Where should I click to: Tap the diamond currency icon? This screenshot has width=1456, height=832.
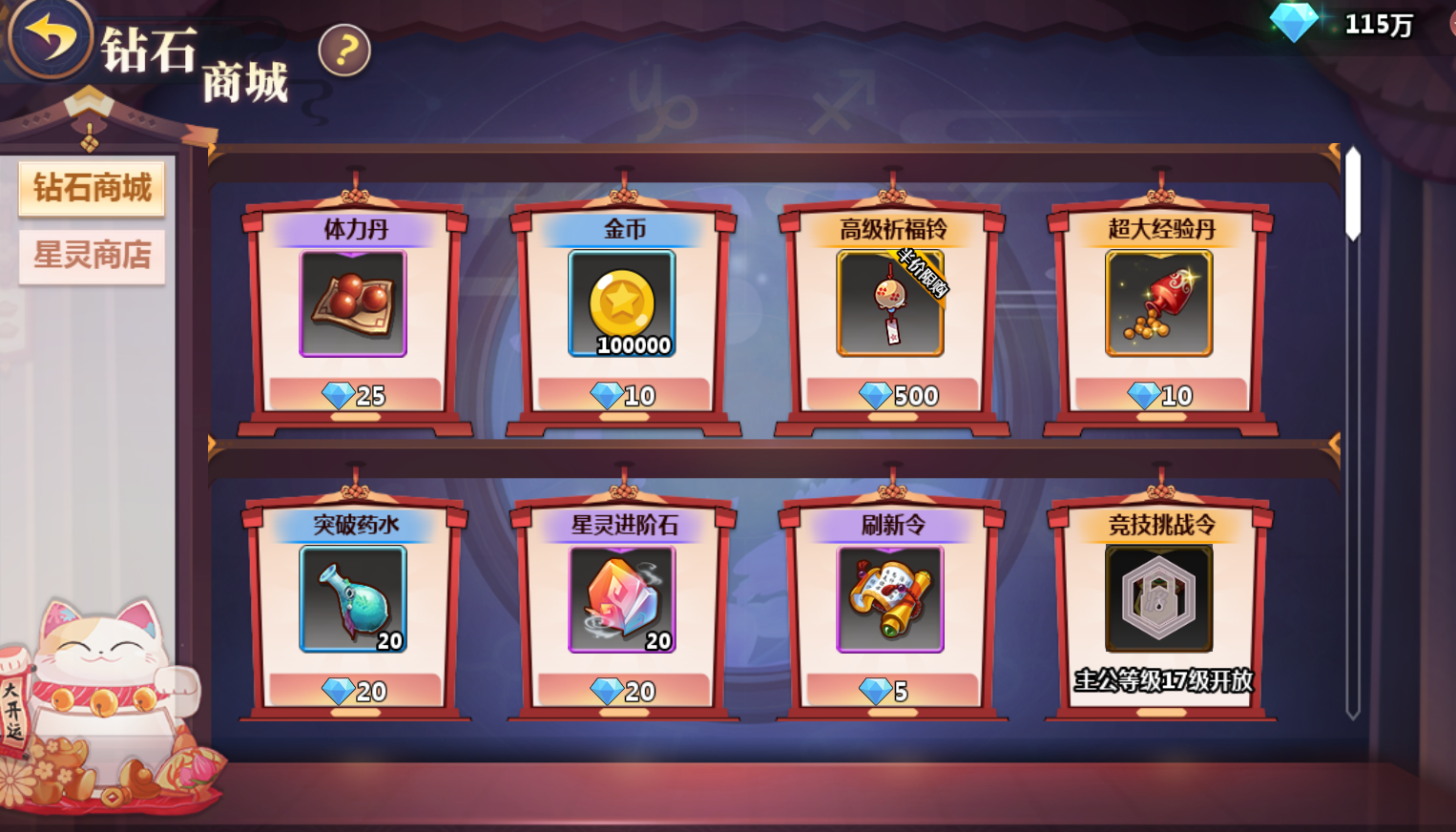[x=1294, y=23]
